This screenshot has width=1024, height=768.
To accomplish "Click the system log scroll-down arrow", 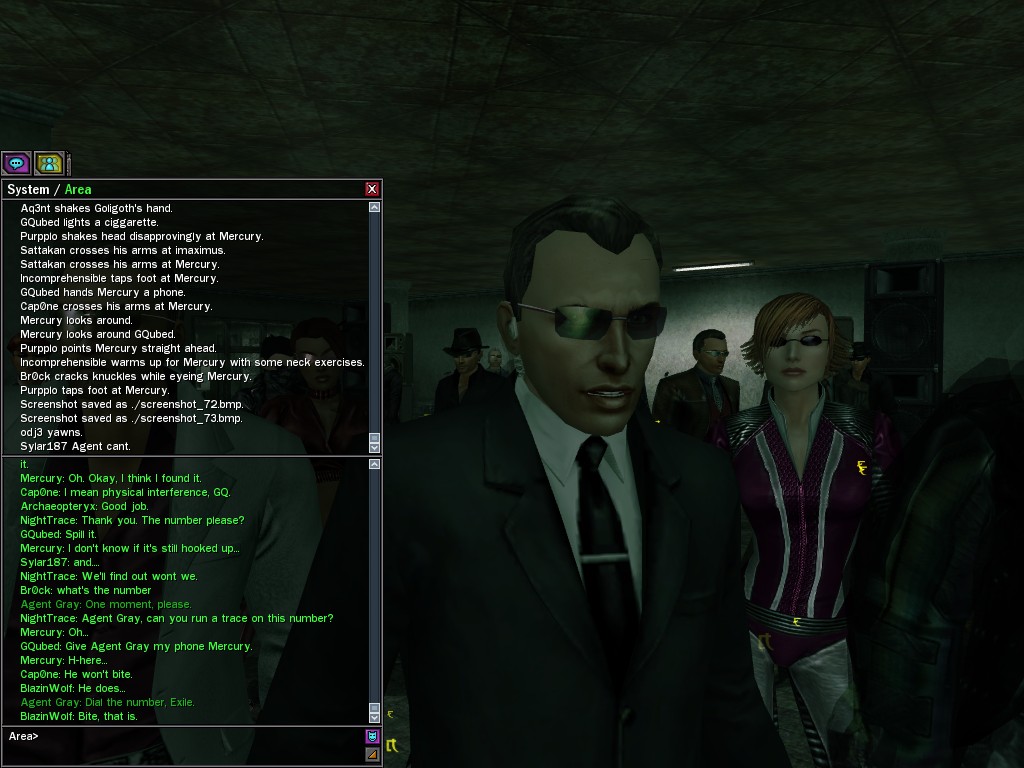I will pyautogui.click(x=375, y=446).
